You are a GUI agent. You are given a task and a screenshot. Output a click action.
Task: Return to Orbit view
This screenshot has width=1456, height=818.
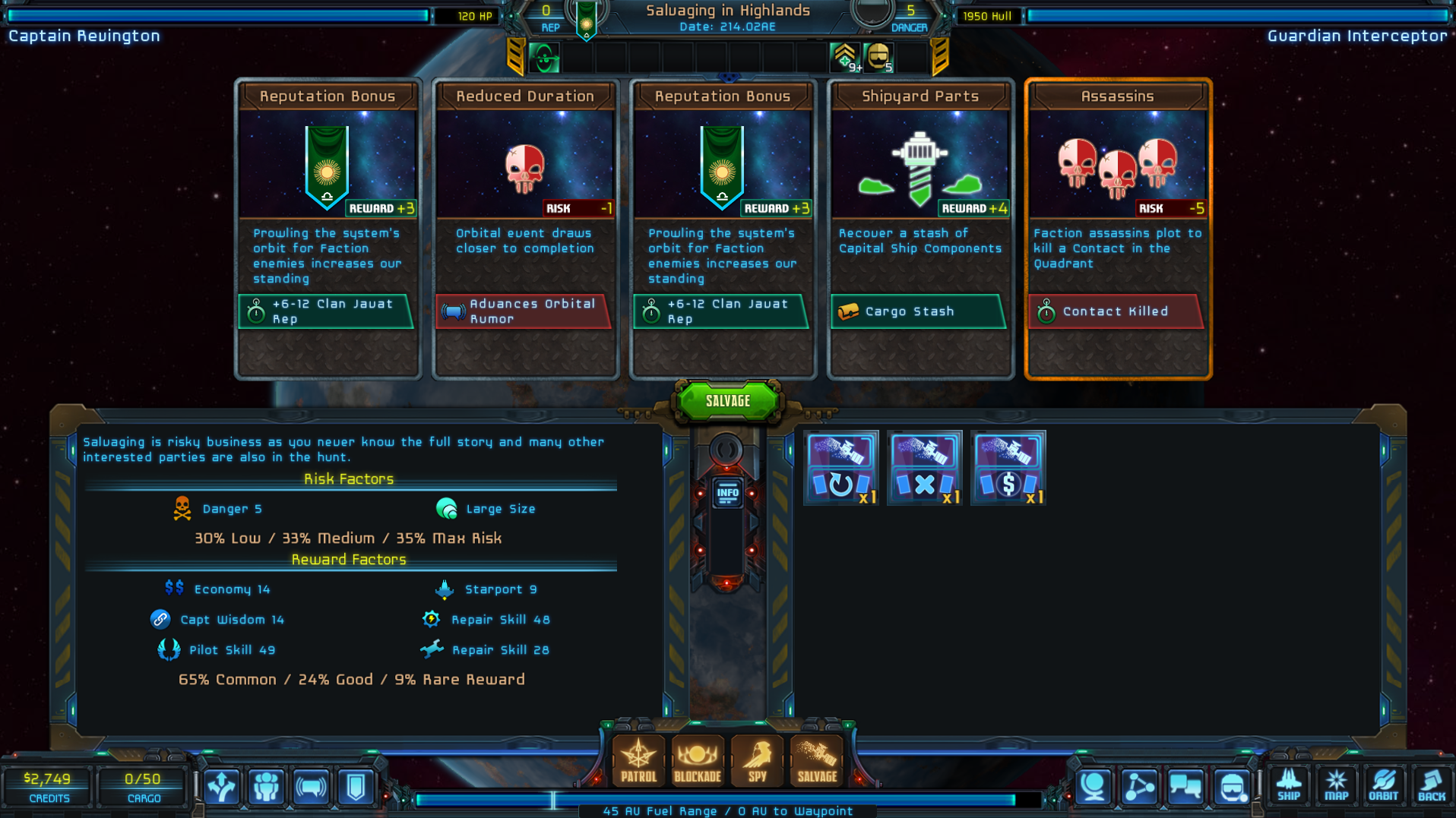[x=1383, y=785]
